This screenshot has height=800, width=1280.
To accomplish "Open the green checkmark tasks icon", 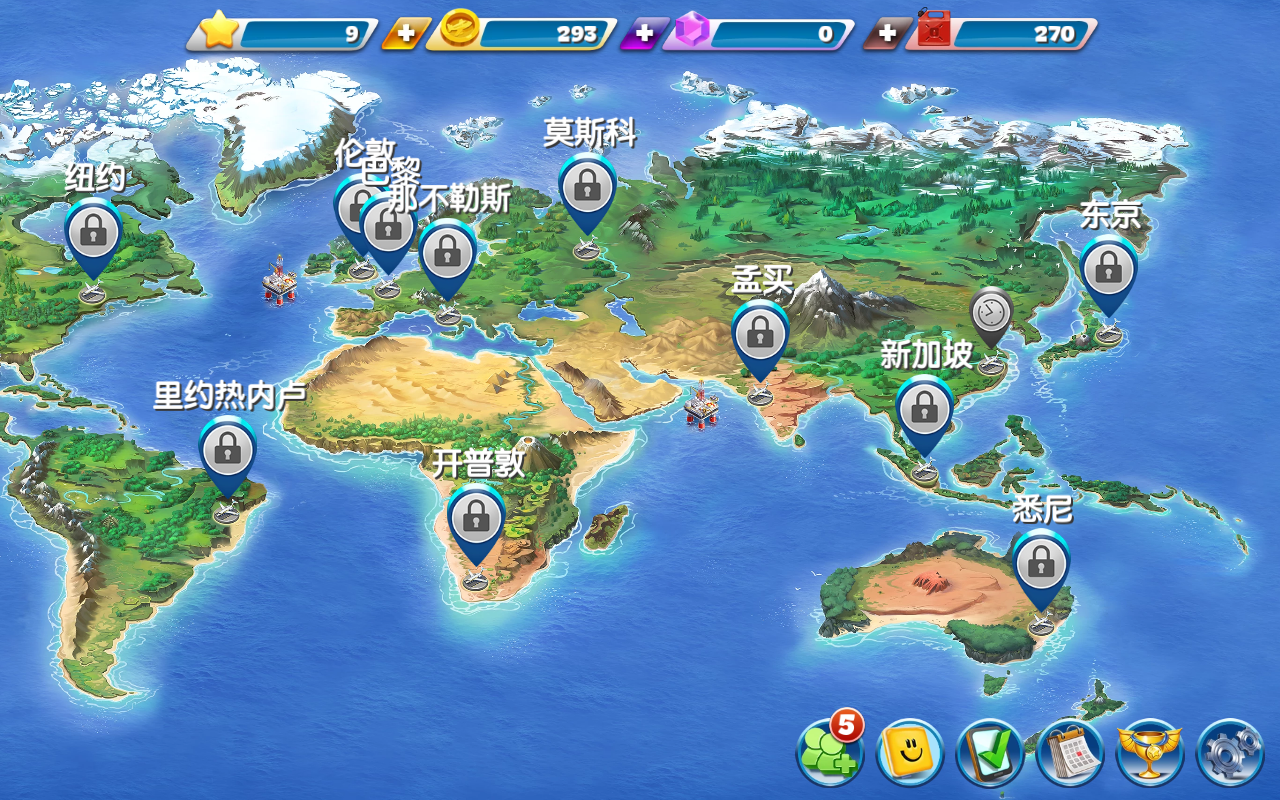I will [x=990, y=752].
